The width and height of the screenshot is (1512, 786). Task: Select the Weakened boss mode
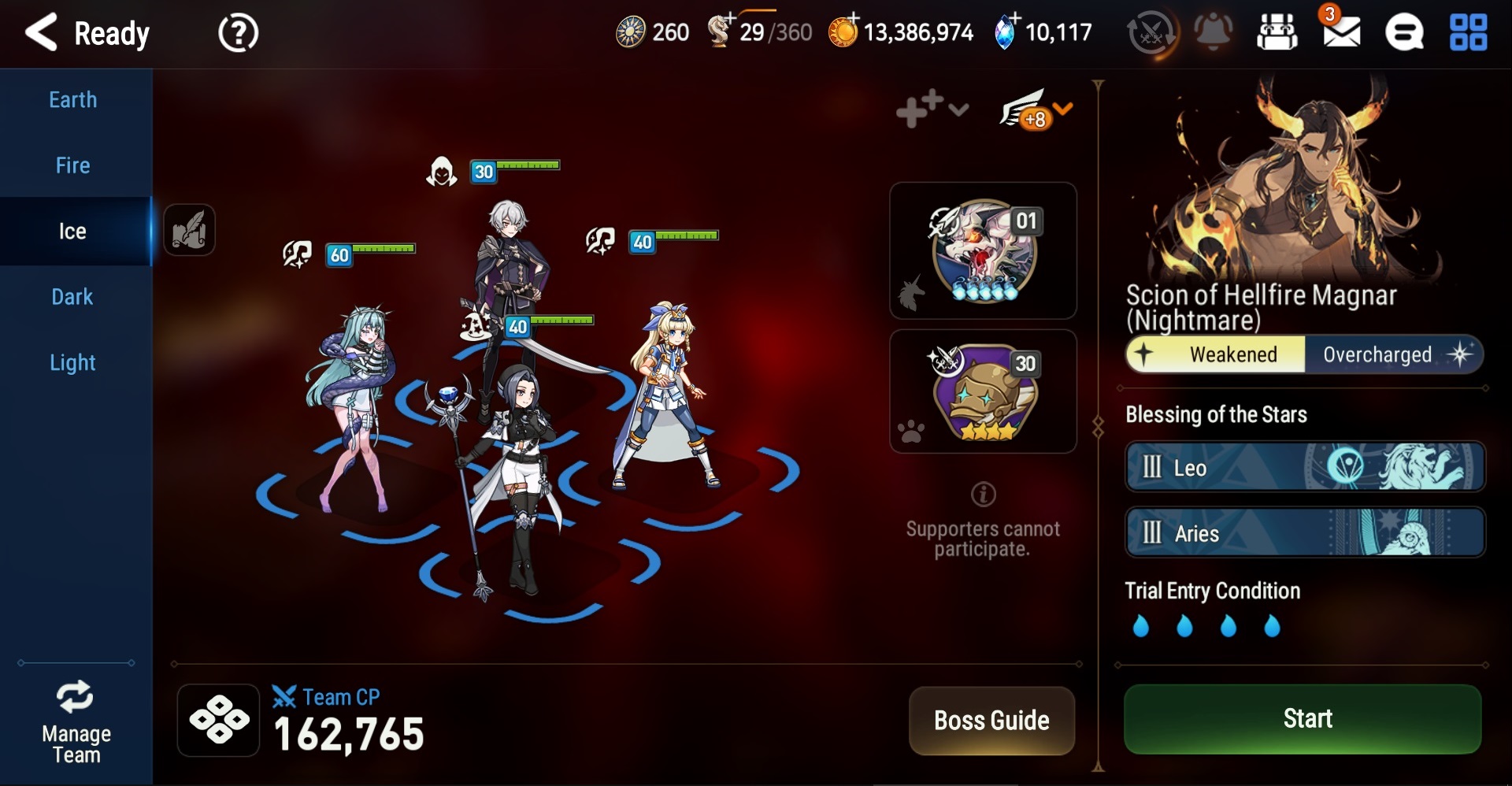tap(1217, 354)
